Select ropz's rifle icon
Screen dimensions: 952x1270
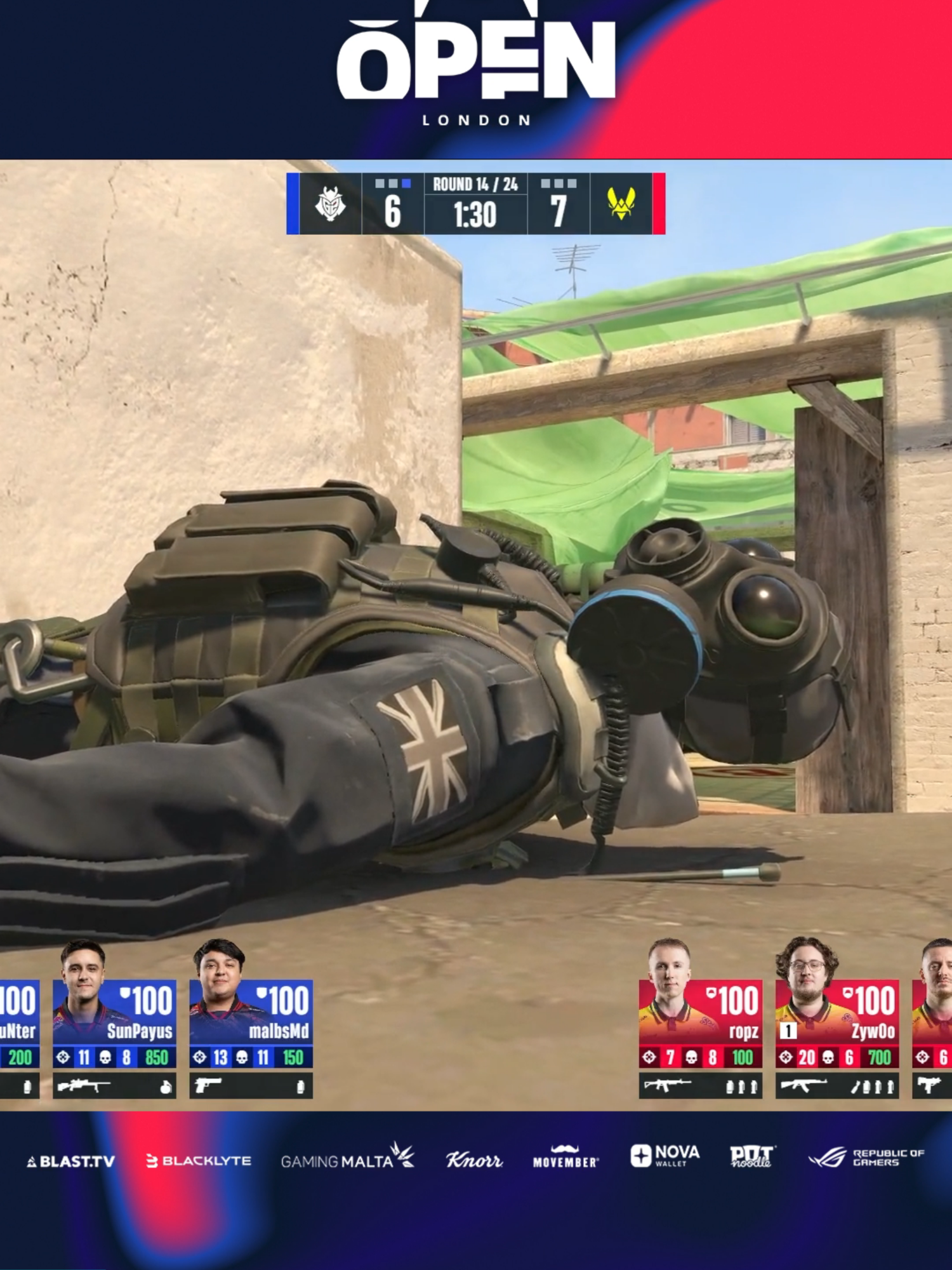[x=668, y=1084]
